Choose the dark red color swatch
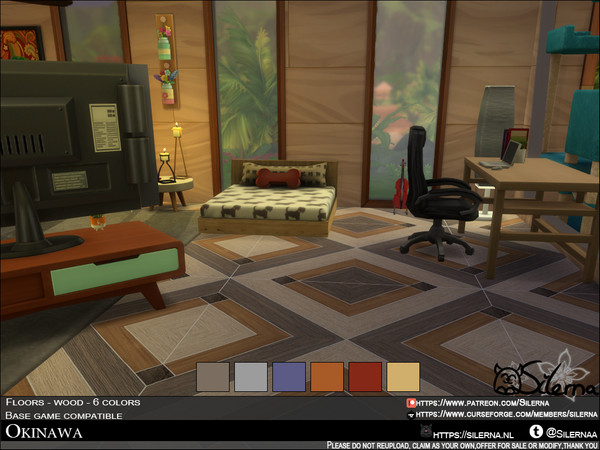Image resolution: width=600 pixels, height=450 pixels. tap(366, 377)
